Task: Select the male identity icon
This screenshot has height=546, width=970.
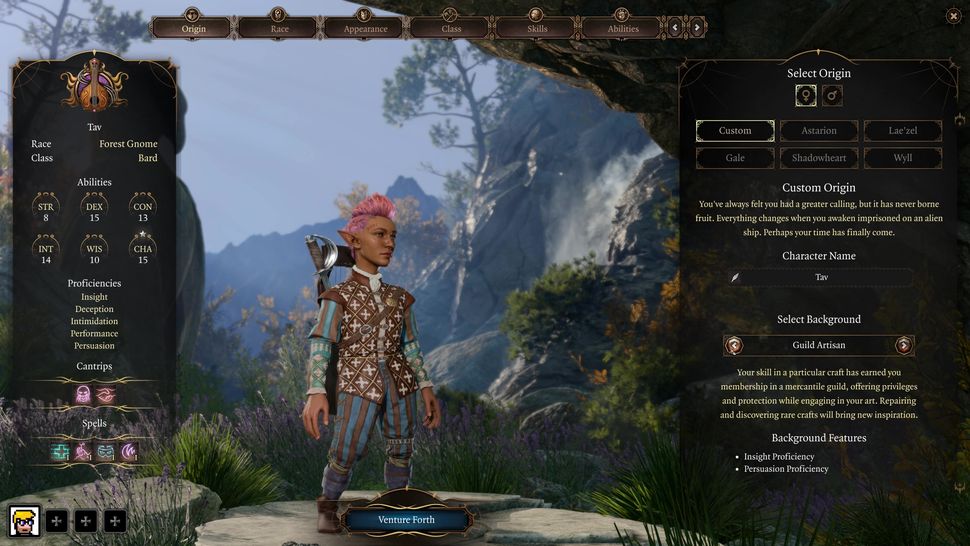Action: click(832, 95)
